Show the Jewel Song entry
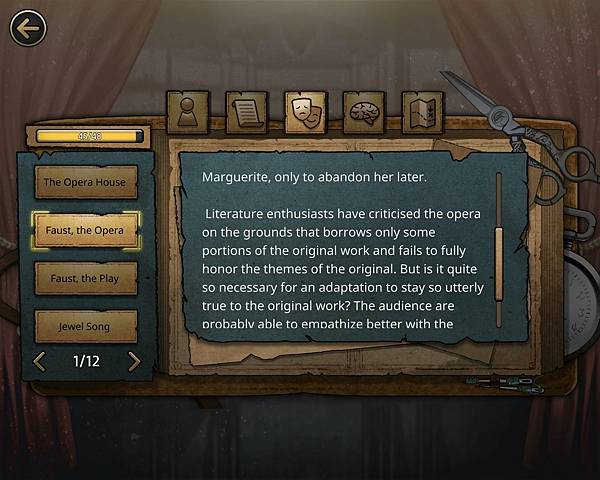The height and width of the screenshot is (480, 600). pos(85,325)
